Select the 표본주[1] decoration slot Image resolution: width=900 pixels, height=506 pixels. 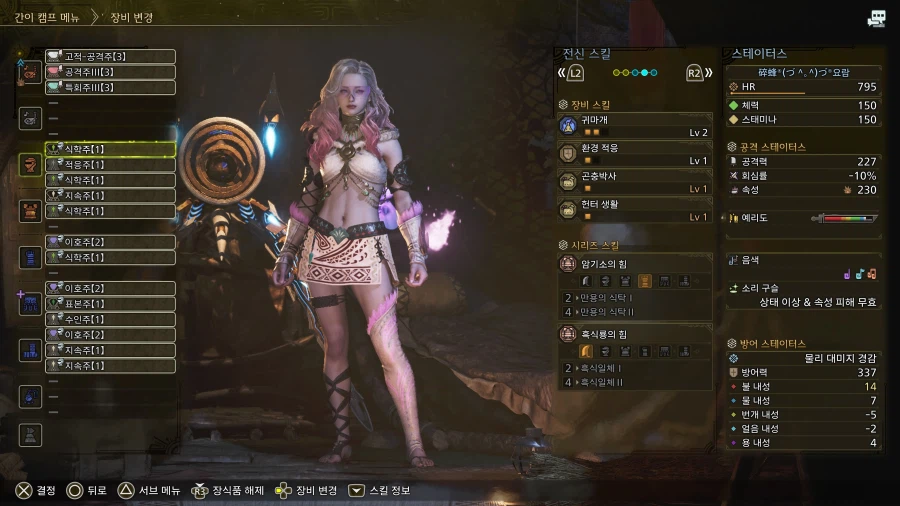click(x=110, y=304)
